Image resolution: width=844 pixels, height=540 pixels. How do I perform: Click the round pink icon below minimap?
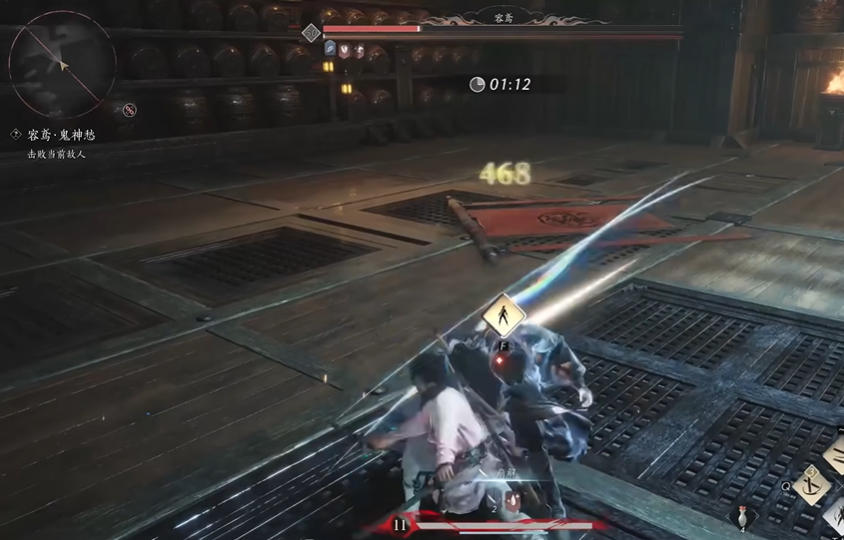click(x=129, y=110)
